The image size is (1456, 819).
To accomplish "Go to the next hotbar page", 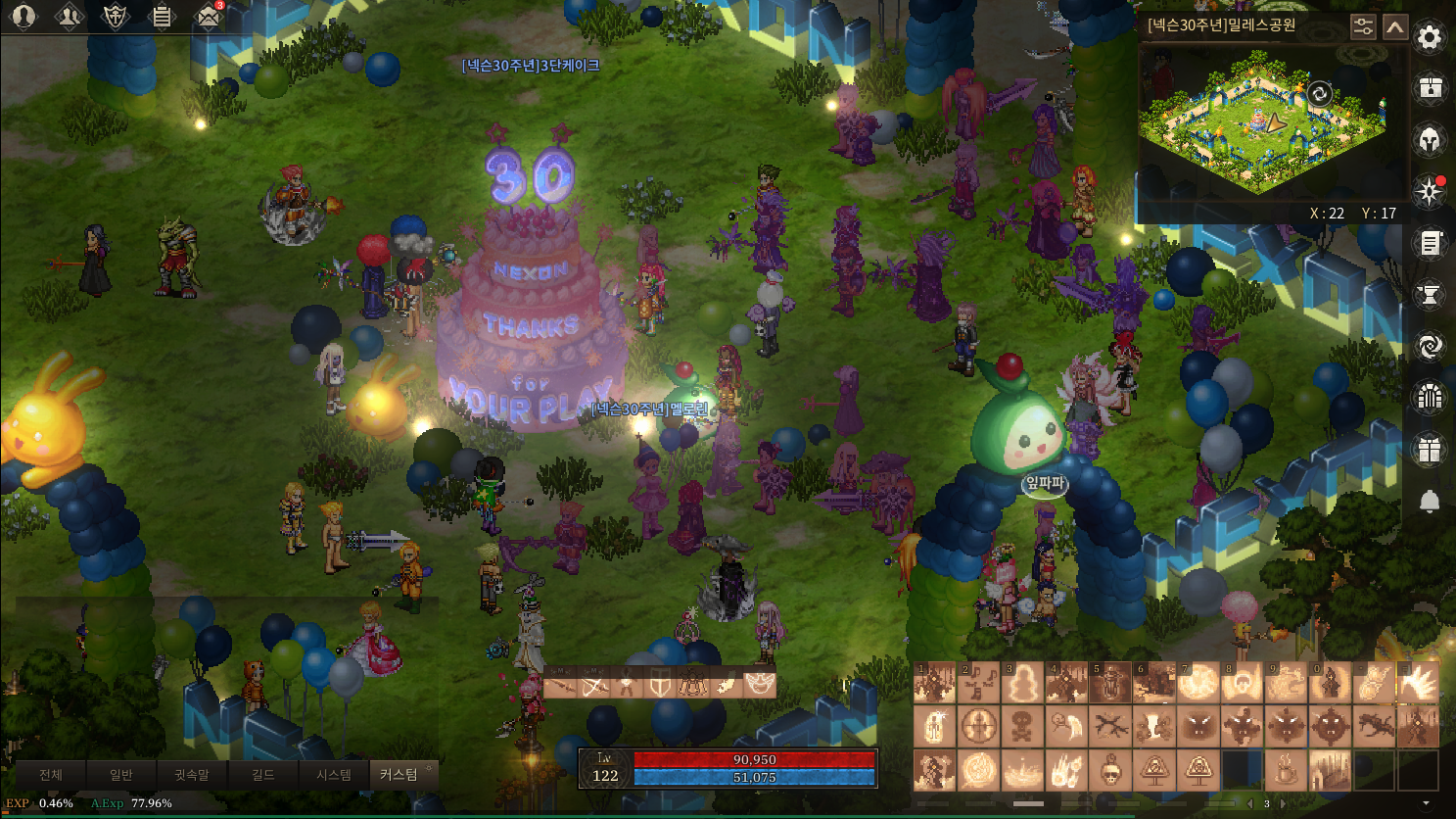I will [x=1283, y=804].
